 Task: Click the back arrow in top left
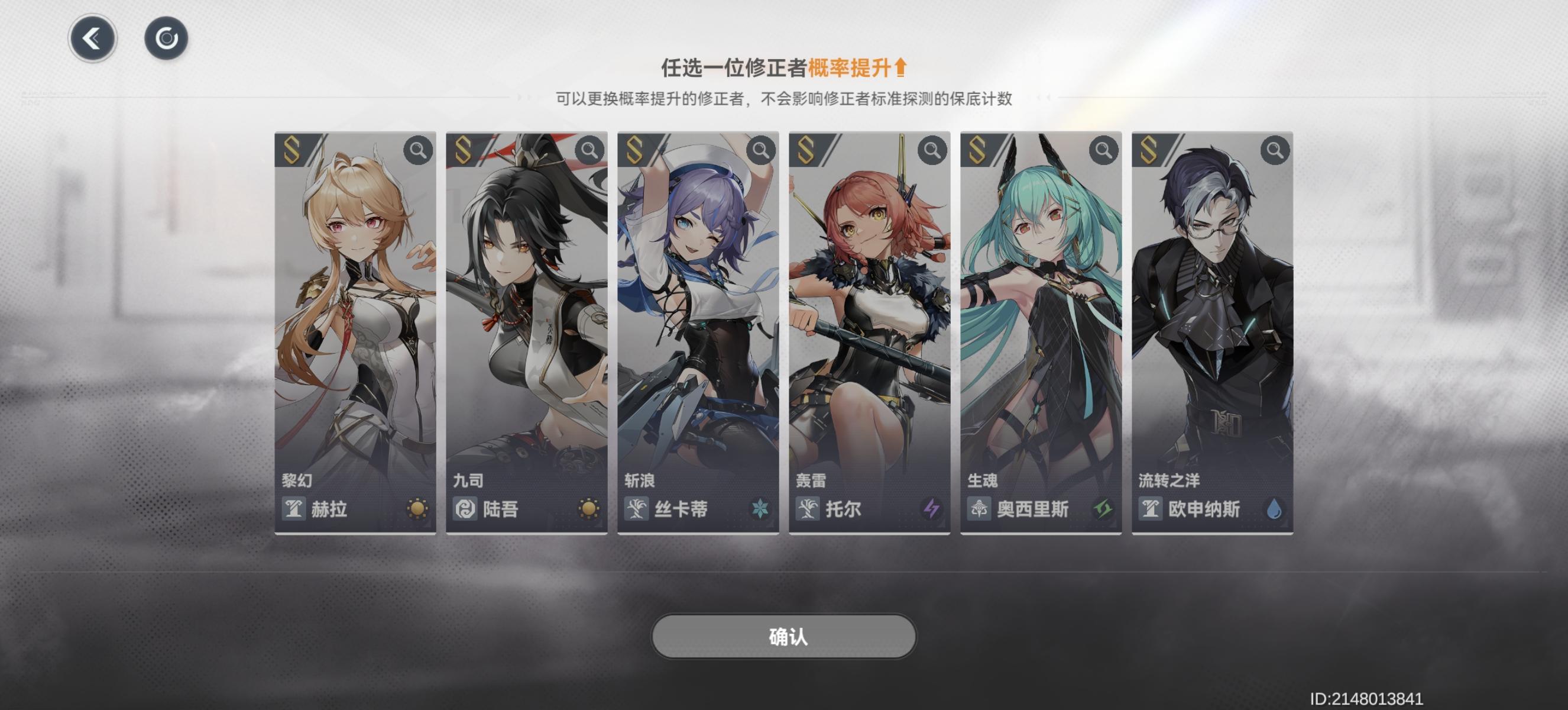coord(92,37)
